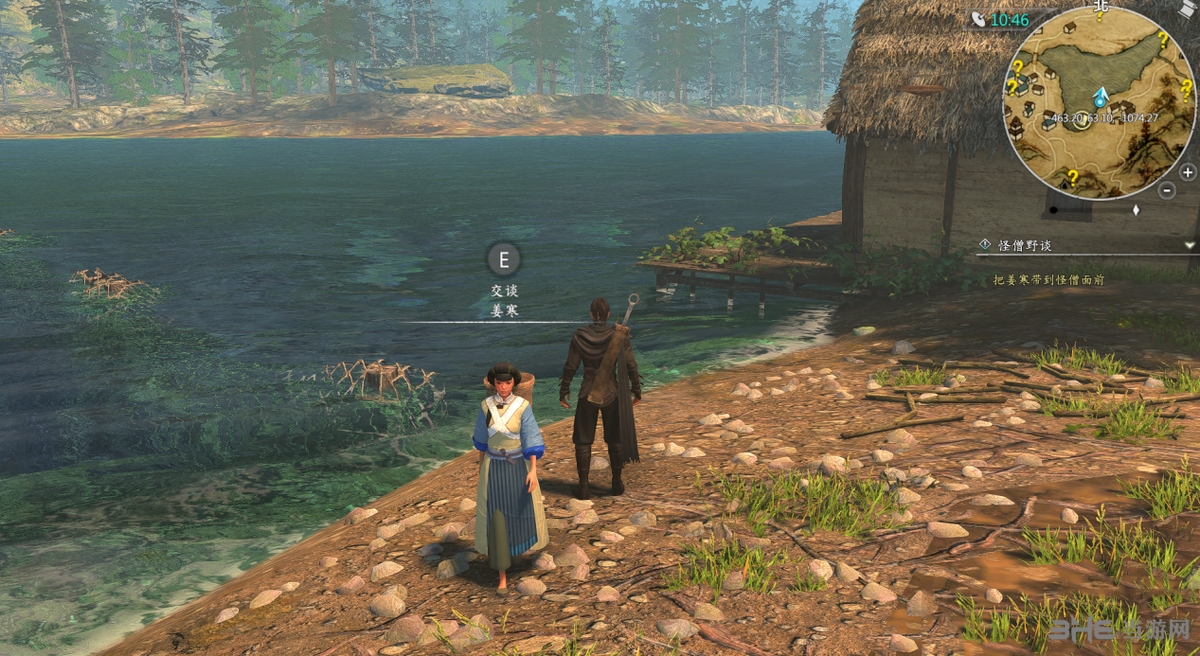1200x656 pixels.
Task: Zoom out the minimap with minus button
Action: 1166,190
